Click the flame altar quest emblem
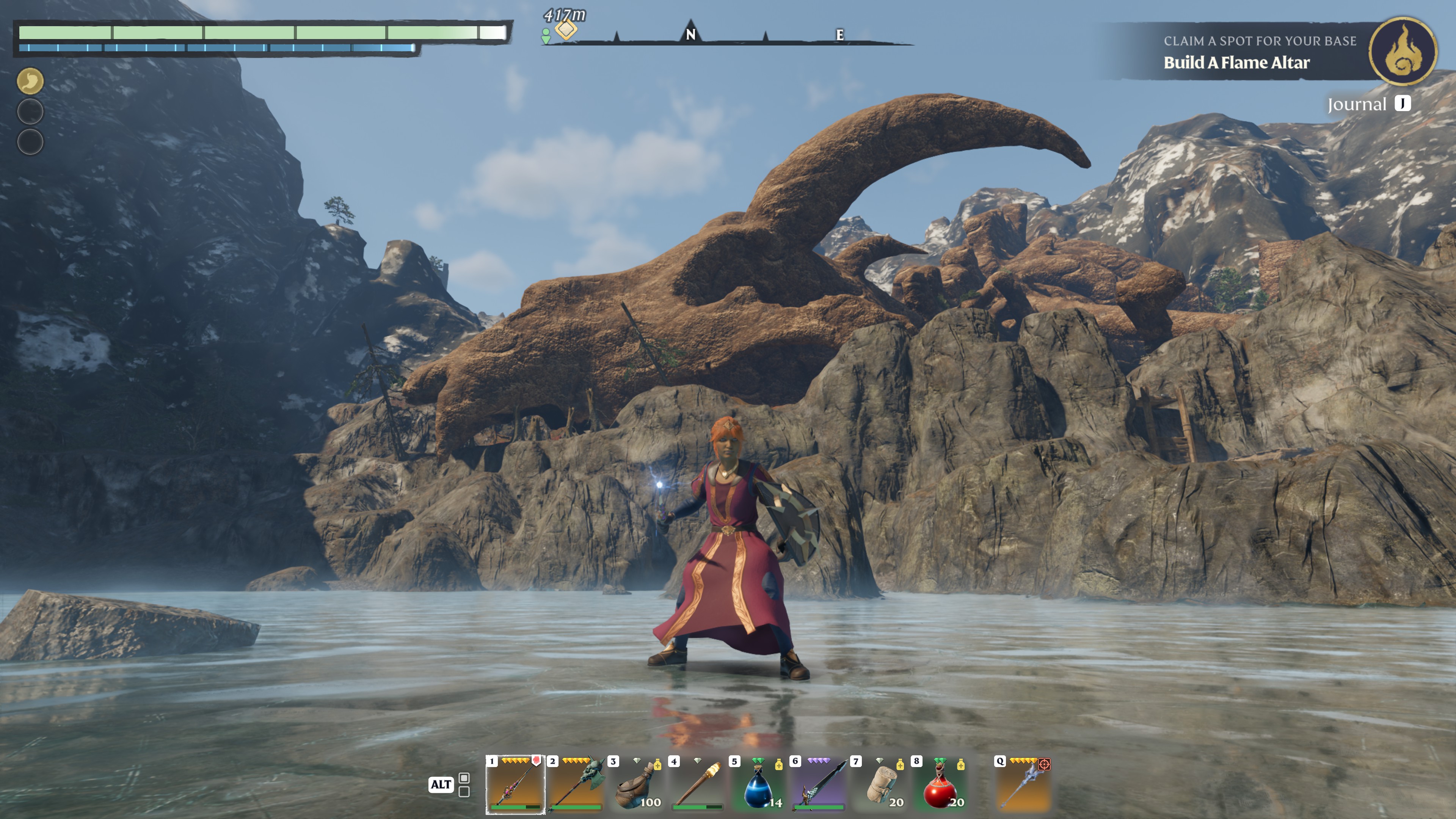Screen dimensions: 1456x819 pos(1402,52)
